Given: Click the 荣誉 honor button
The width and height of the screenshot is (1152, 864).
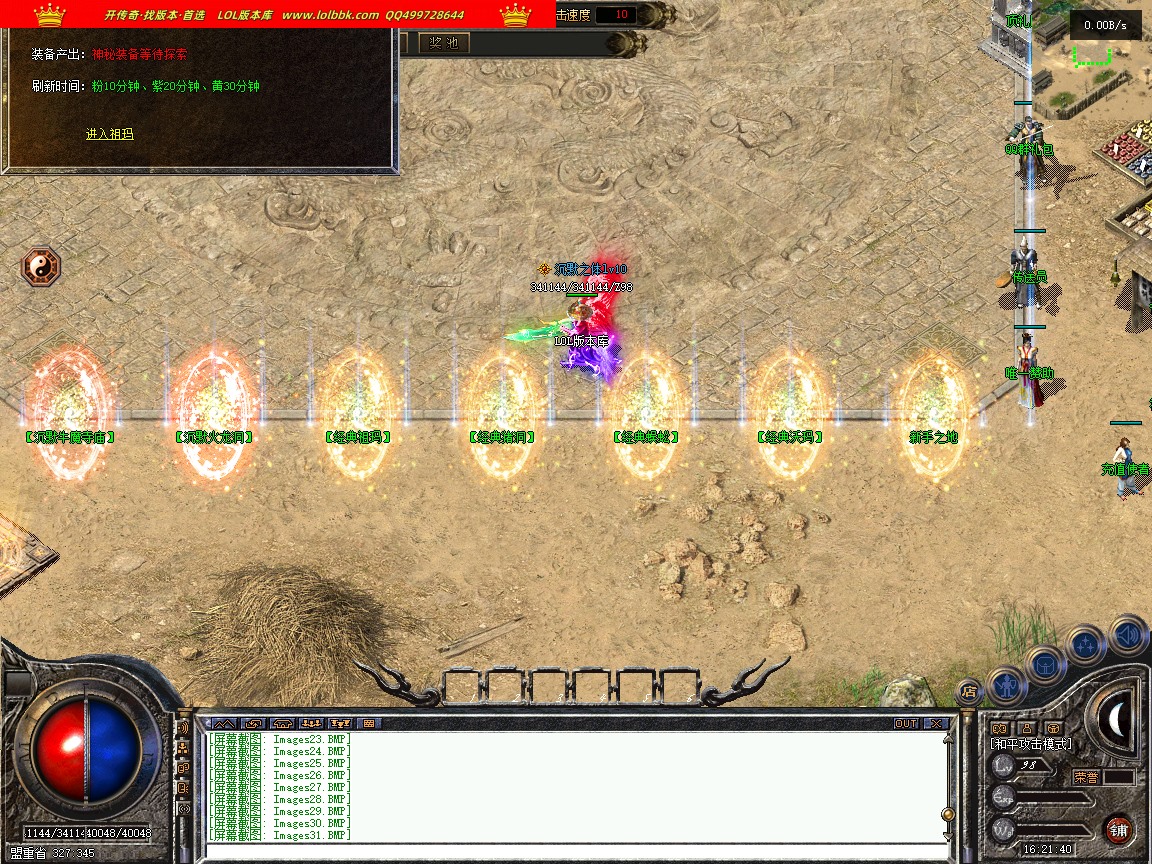Looking at the screenshot, I should point(1087,777).
